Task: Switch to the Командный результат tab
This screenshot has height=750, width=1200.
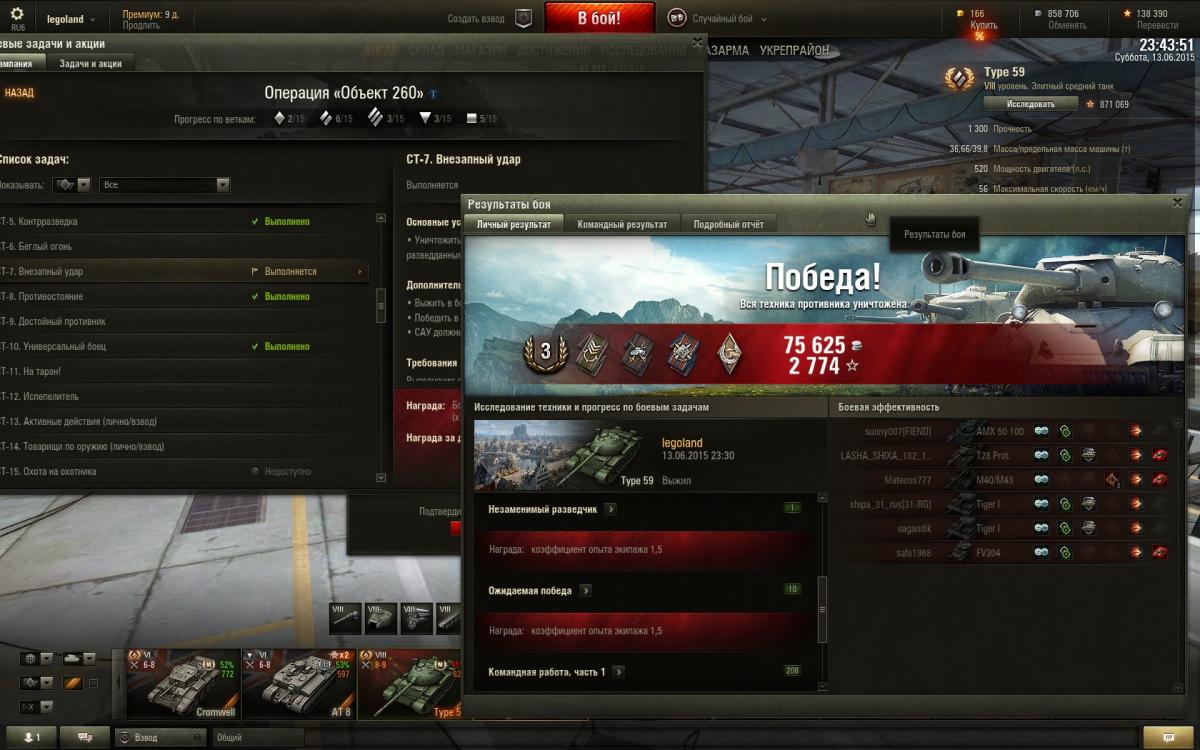Action: coord(621,225)
